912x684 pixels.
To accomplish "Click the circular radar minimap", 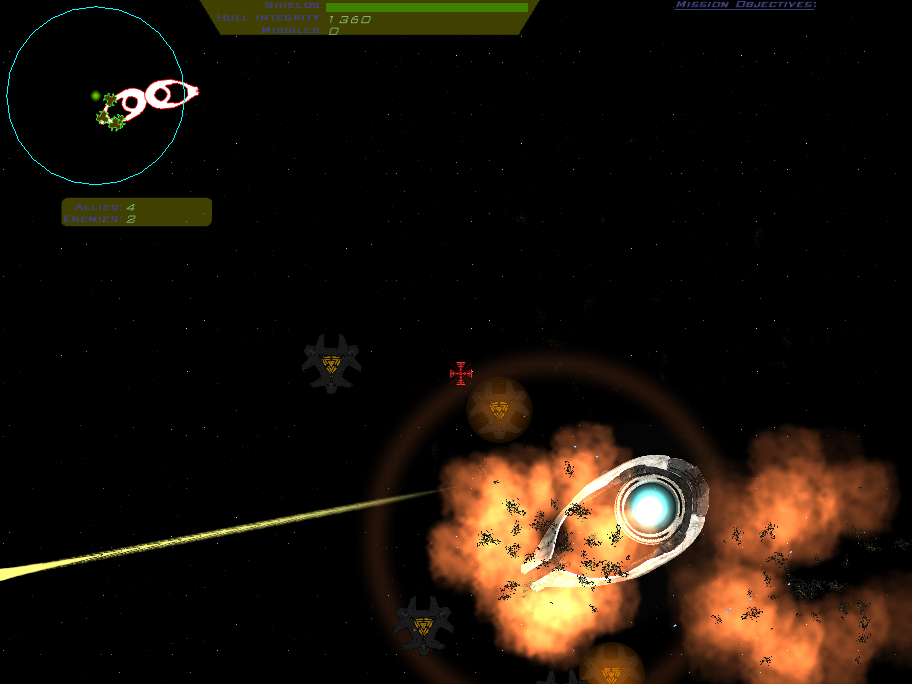I will tap(95, 96).
